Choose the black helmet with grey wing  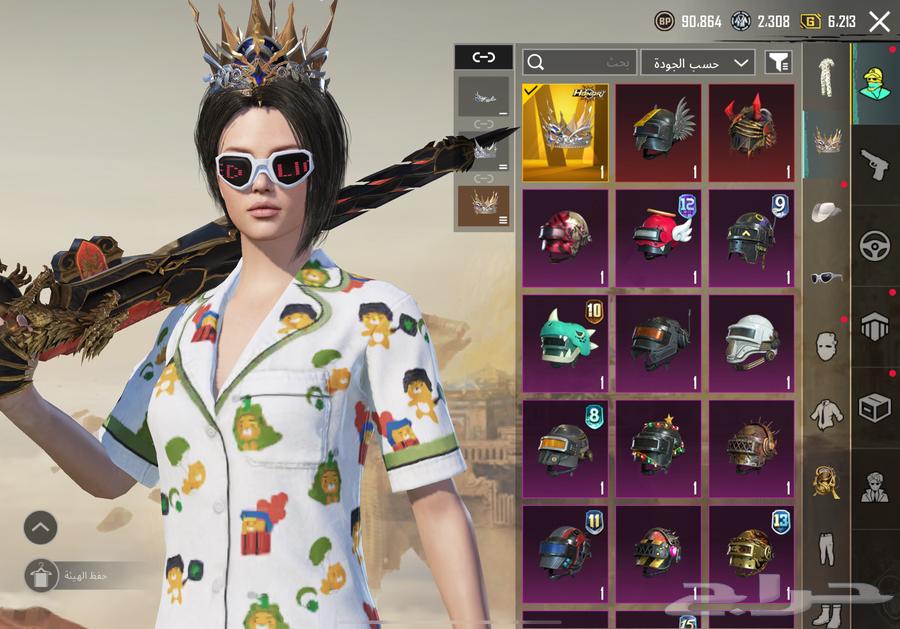click(658, 132)
